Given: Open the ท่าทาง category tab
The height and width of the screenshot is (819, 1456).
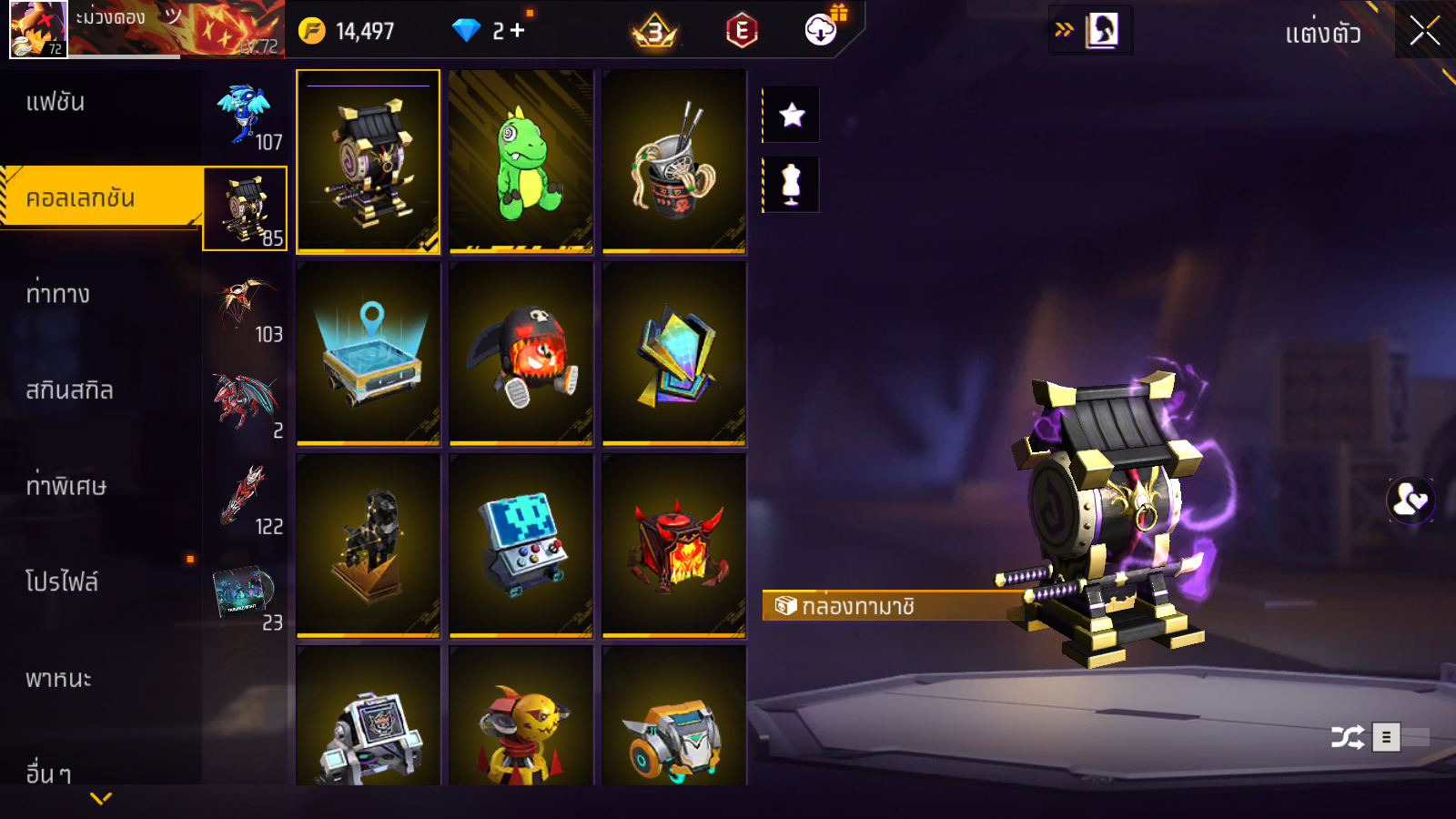Looking at the screenshot, I should click(x=100, y=295).
